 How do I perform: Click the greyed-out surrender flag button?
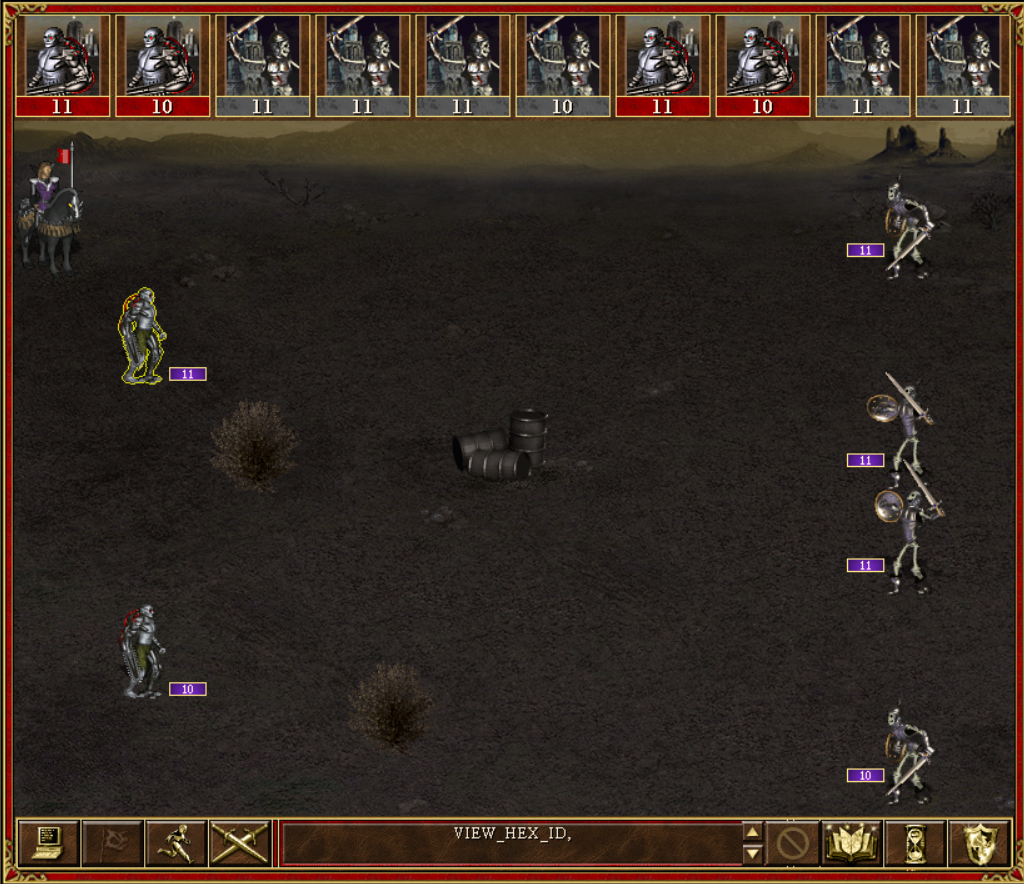point(113,843)
